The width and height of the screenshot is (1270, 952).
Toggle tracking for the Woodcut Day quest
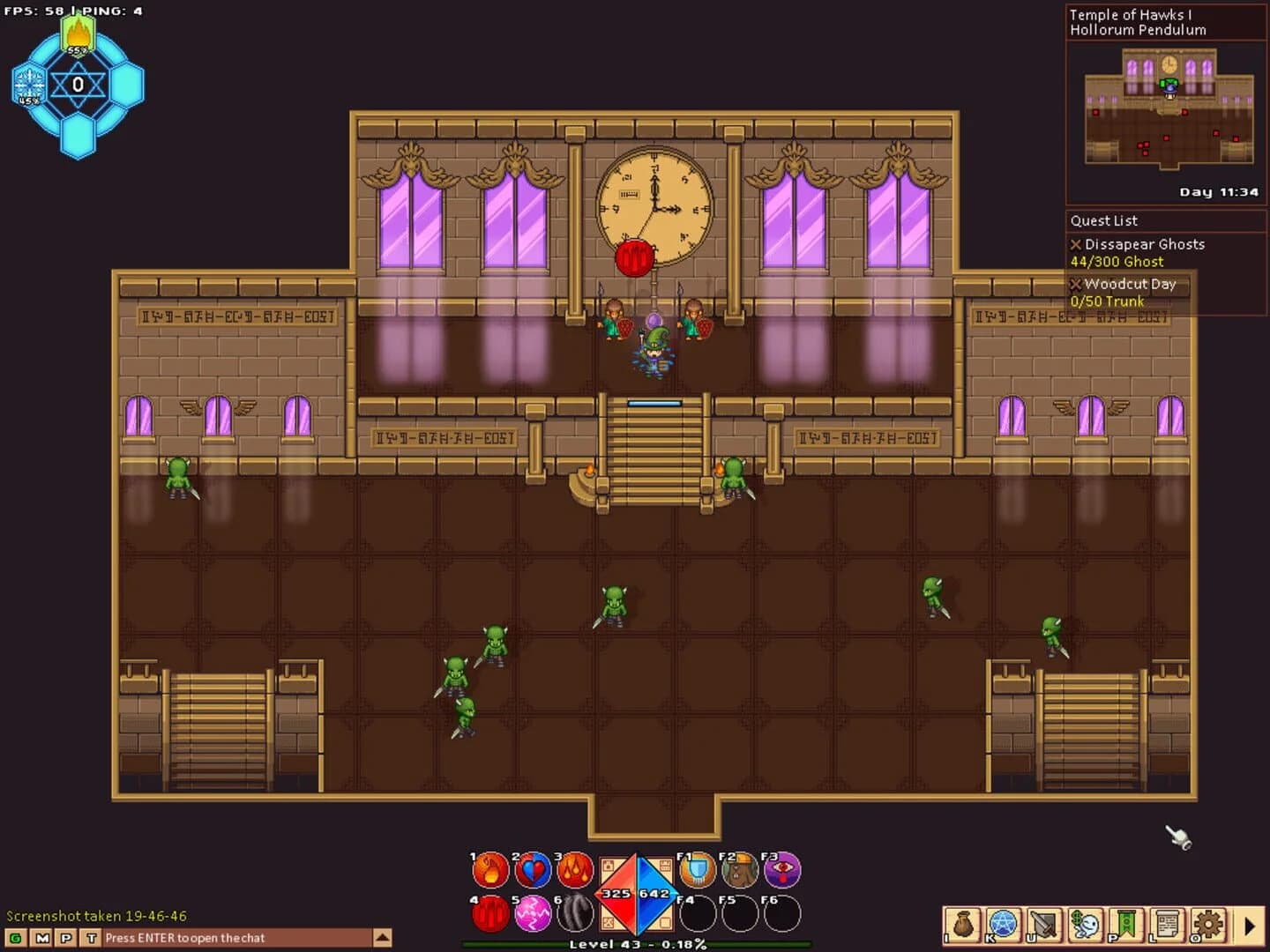1076,285
